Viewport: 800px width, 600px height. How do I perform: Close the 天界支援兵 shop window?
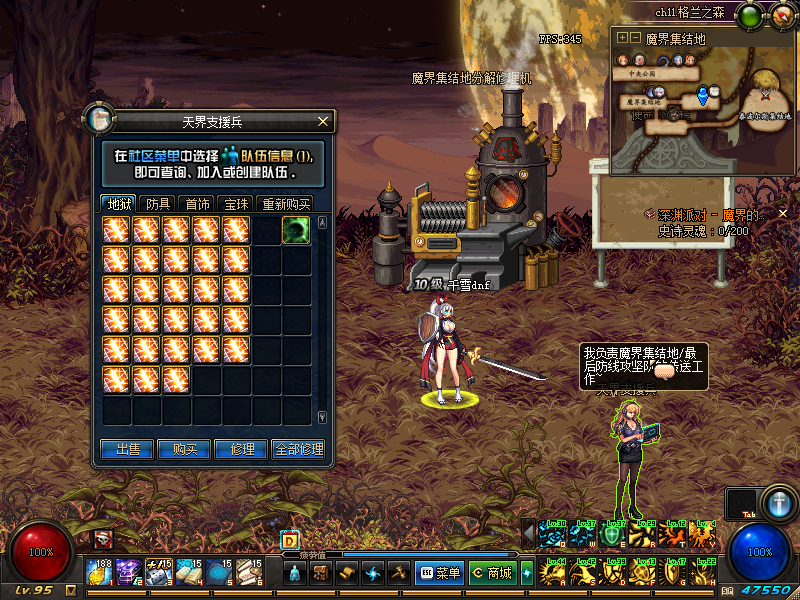tap(322, 121)
